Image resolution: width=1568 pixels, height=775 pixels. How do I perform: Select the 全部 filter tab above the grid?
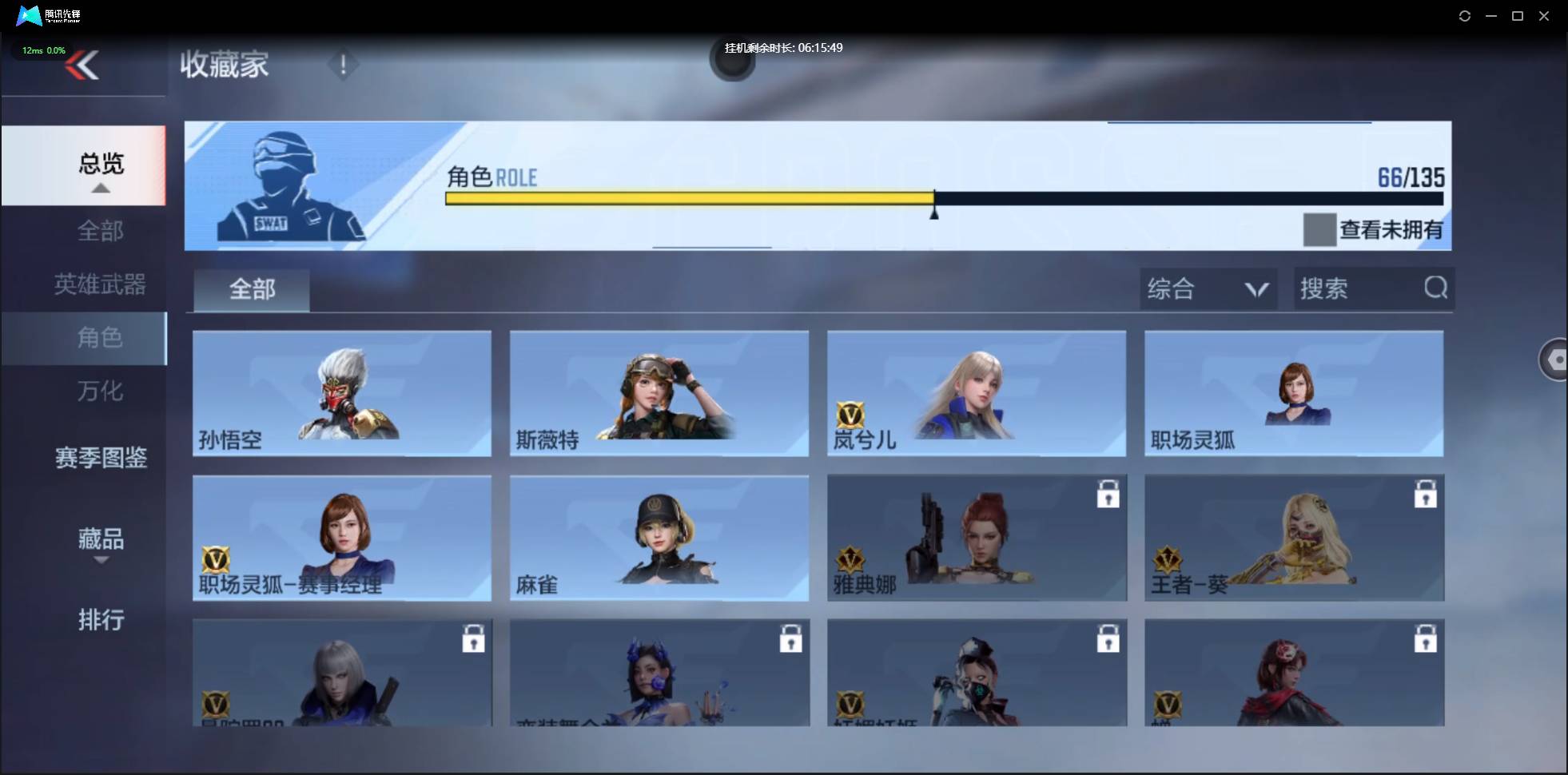pyautogui.click(x=251, y=289)
